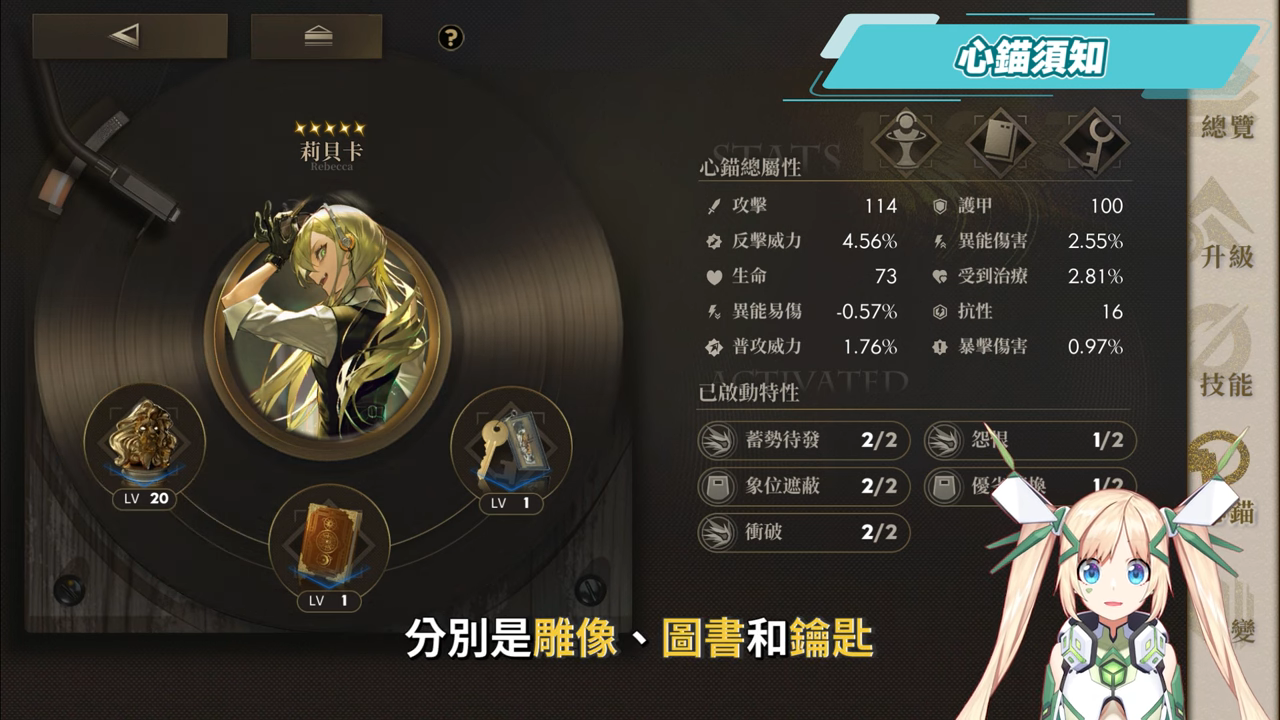Show the 衝破 trait details
This screenshot has height=720, width=1280.
tap(804, 533)
